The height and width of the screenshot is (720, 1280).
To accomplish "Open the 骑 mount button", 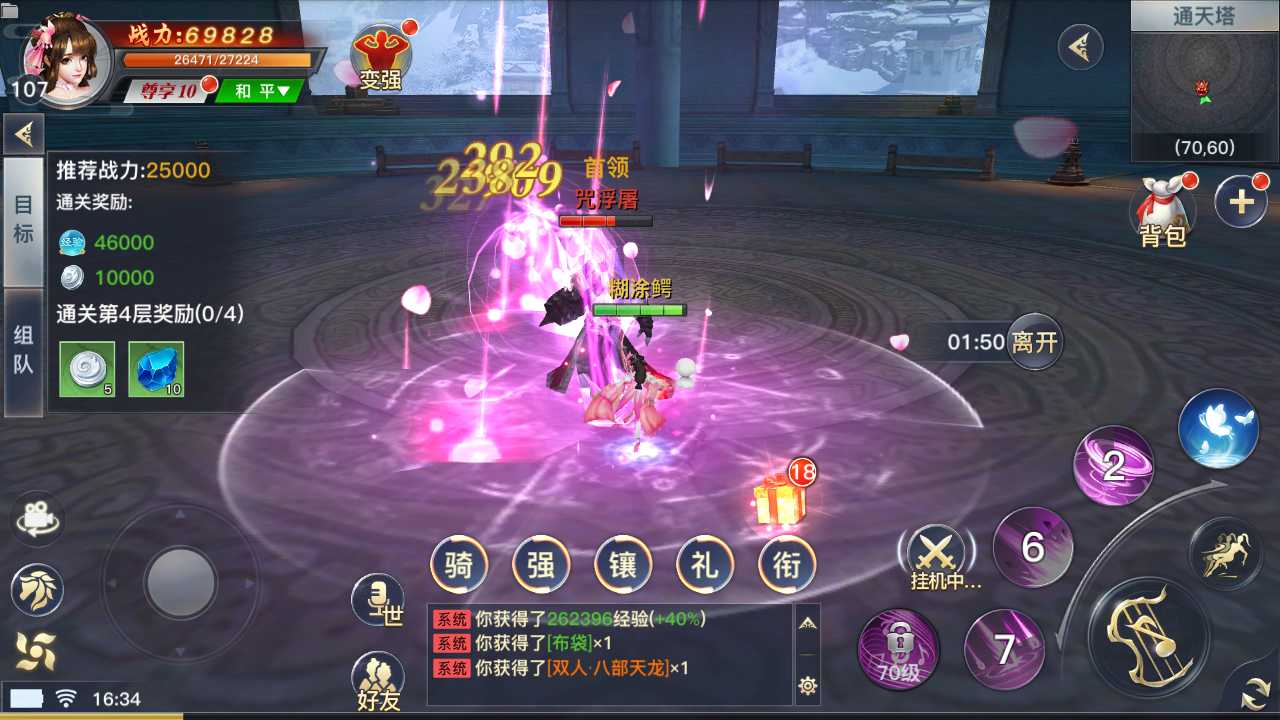I will tap(459, 565).
